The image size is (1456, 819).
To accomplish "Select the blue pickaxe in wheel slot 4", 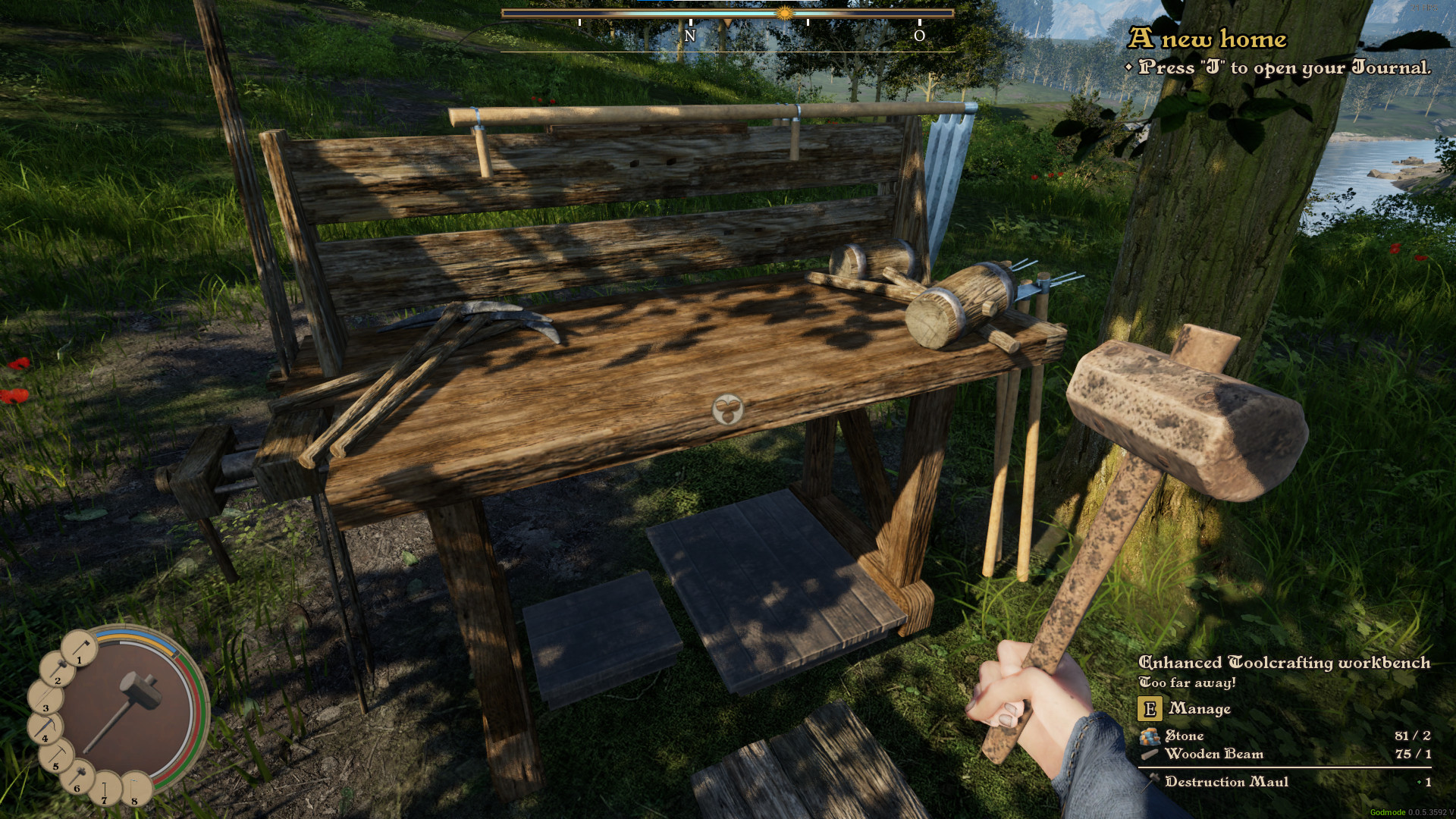I will coord(44,727).
